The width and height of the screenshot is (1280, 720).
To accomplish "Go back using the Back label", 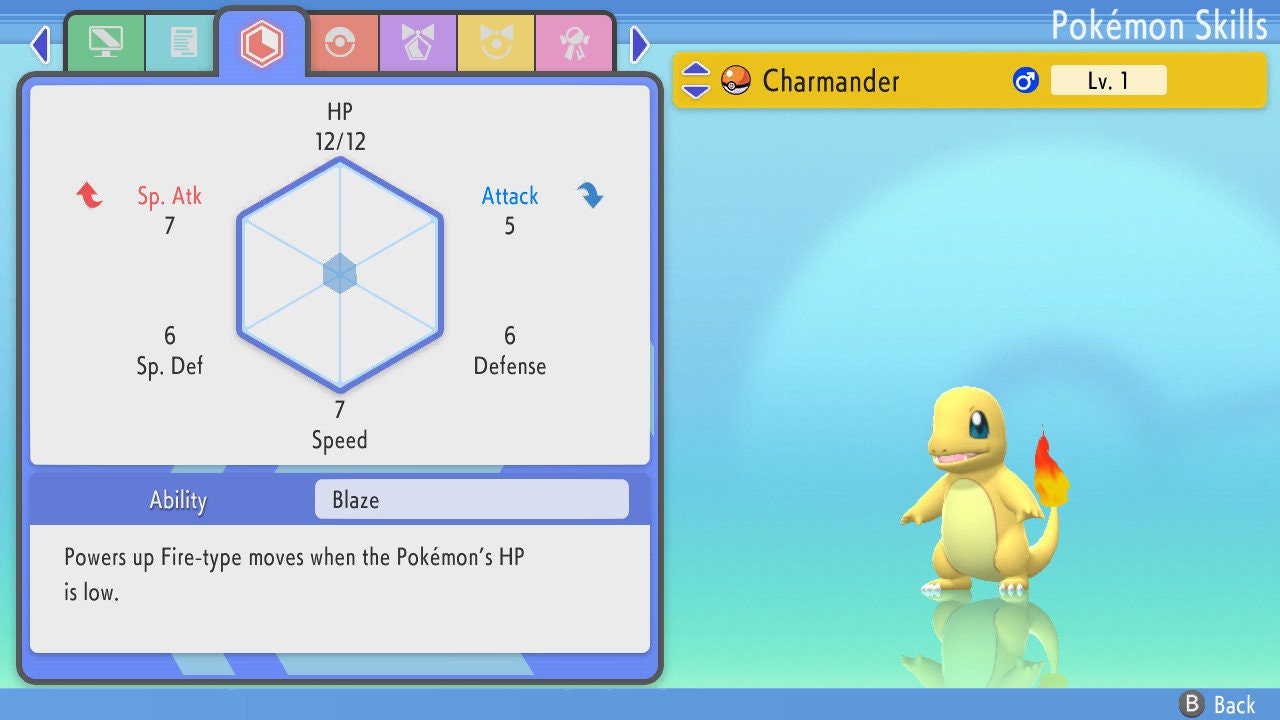I will [x=1218, y=705].
